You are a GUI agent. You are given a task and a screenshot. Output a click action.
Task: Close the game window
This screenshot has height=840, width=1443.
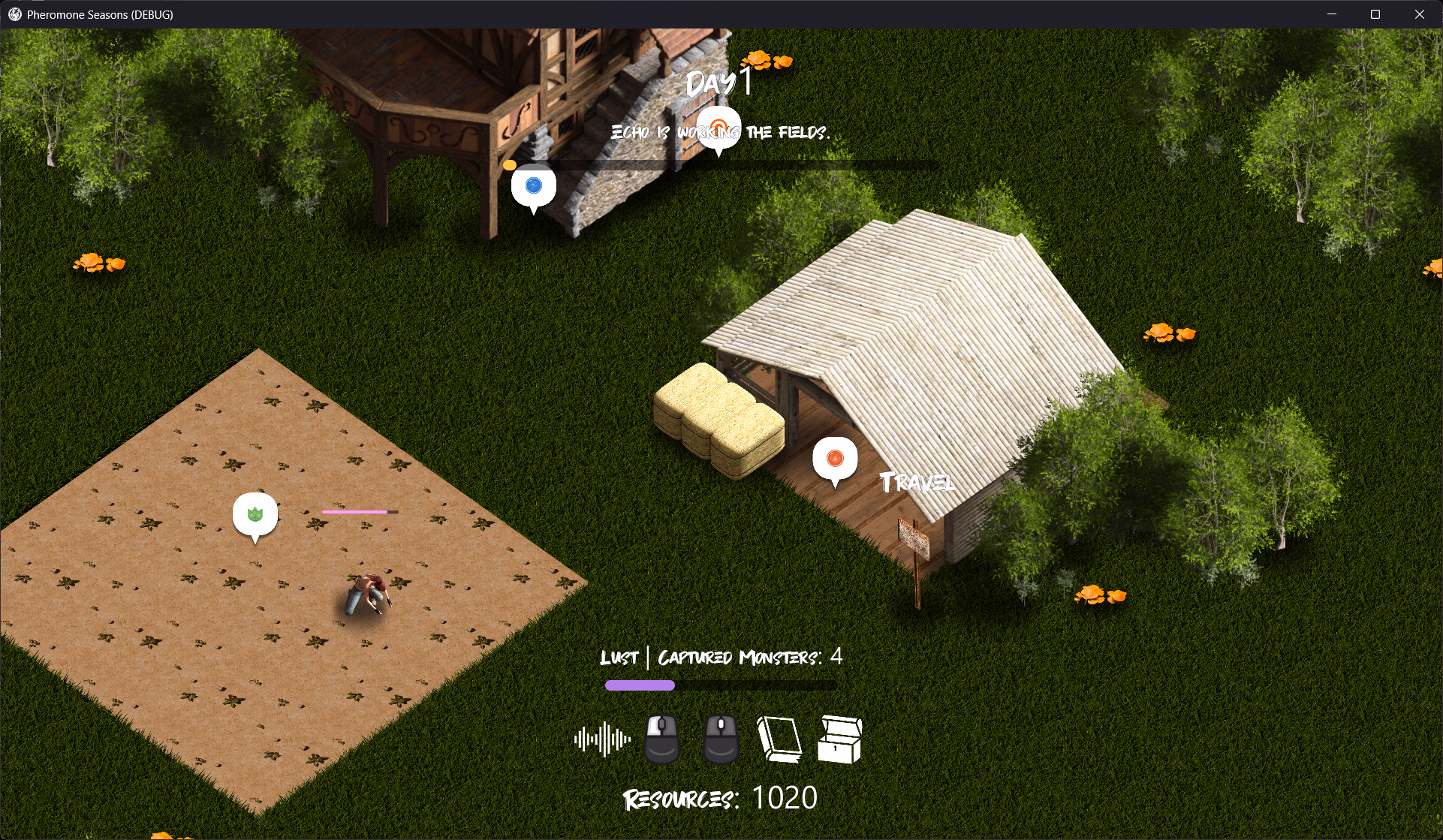pyautogui.click(x=1419, y=14)
